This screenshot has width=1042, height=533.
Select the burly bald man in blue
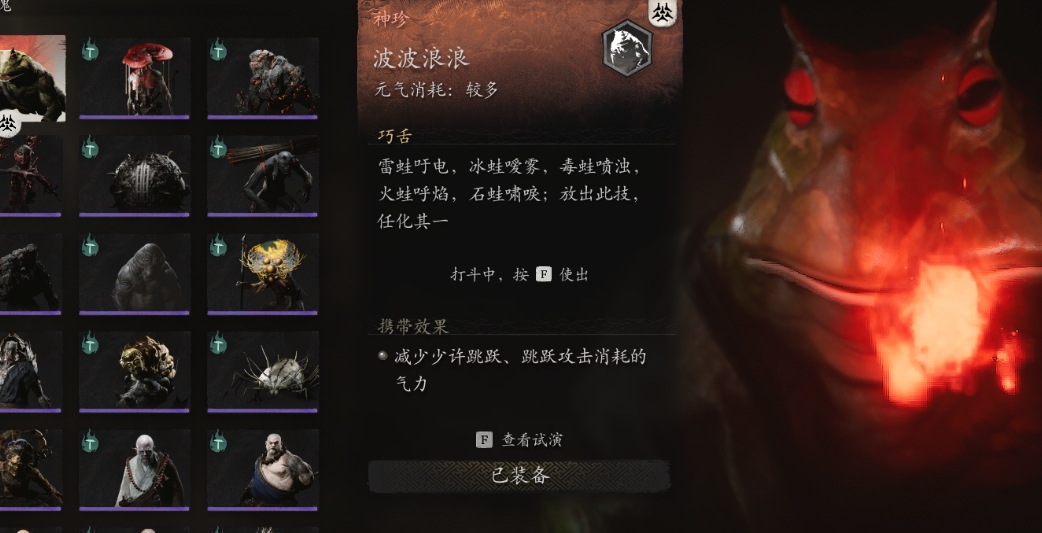click(263, 469)
